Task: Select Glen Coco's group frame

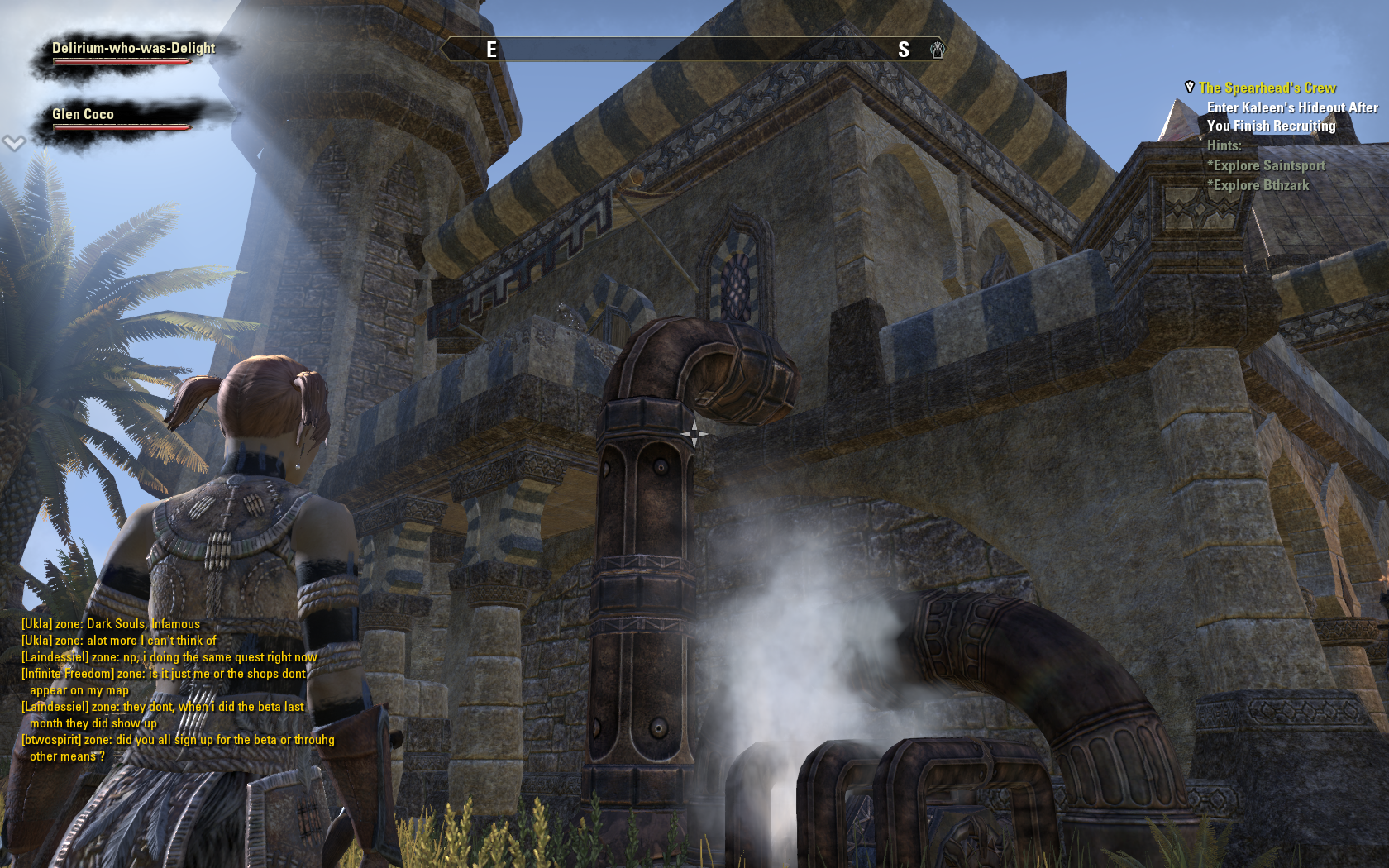Action: click(84, 115)
